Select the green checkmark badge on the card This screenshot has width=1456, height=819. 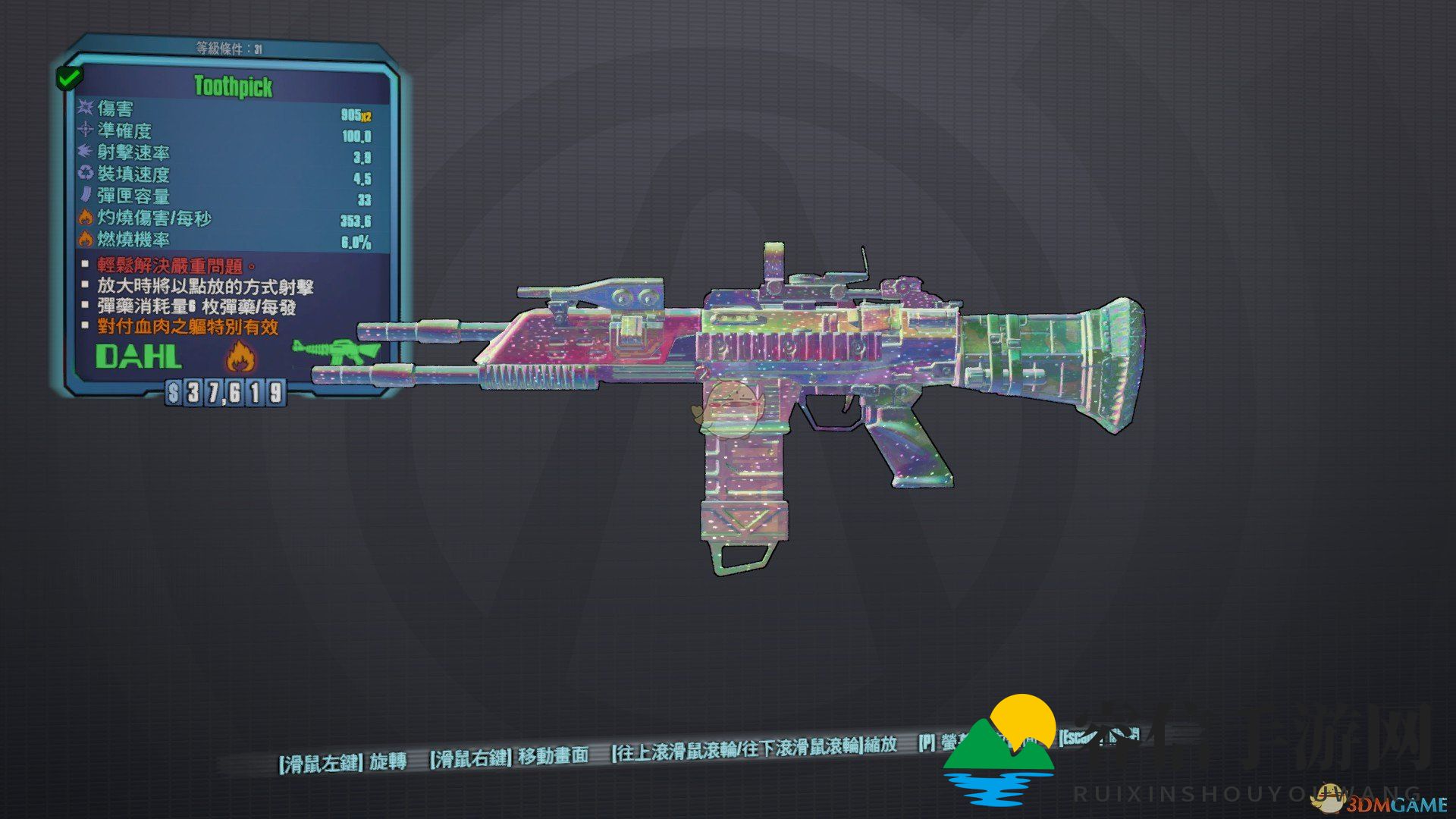tap(69, 77)
